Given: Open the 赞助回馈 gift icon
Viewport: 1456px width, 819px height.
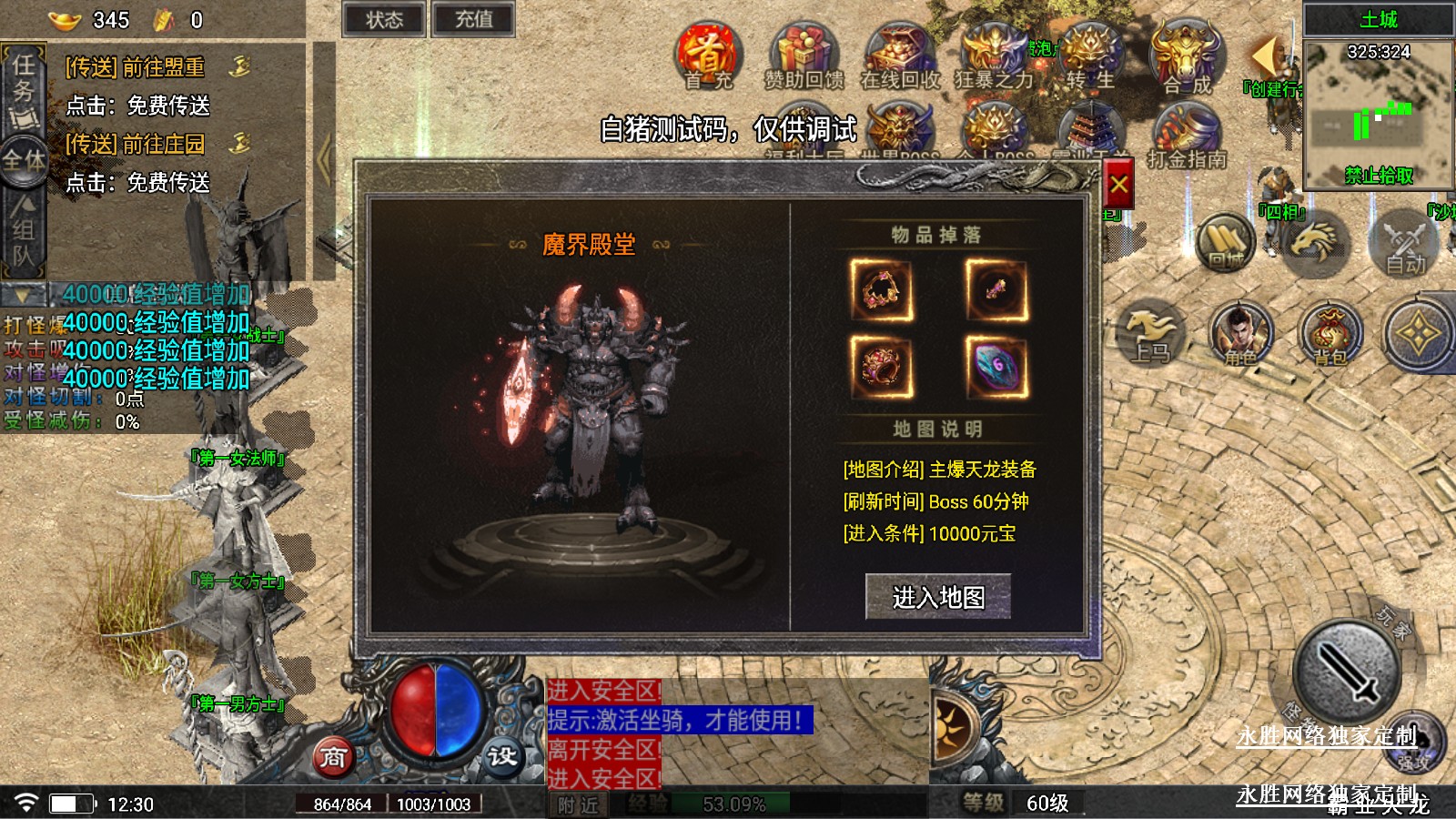Looking at the screenshot, I should pos(804,56).
